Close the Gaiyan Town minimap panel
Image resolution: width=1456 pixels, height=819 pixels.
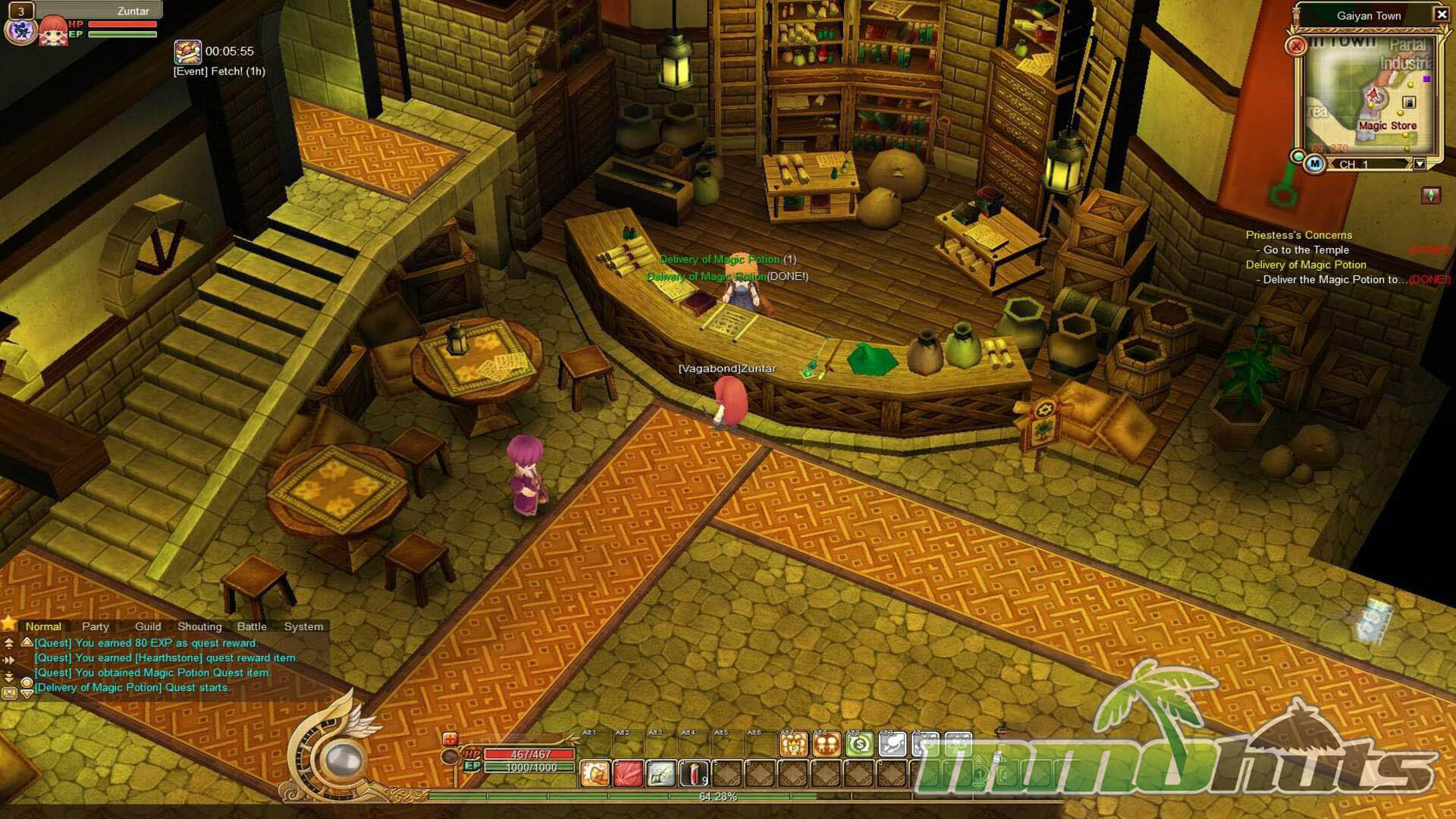(x=1442, y=14)
